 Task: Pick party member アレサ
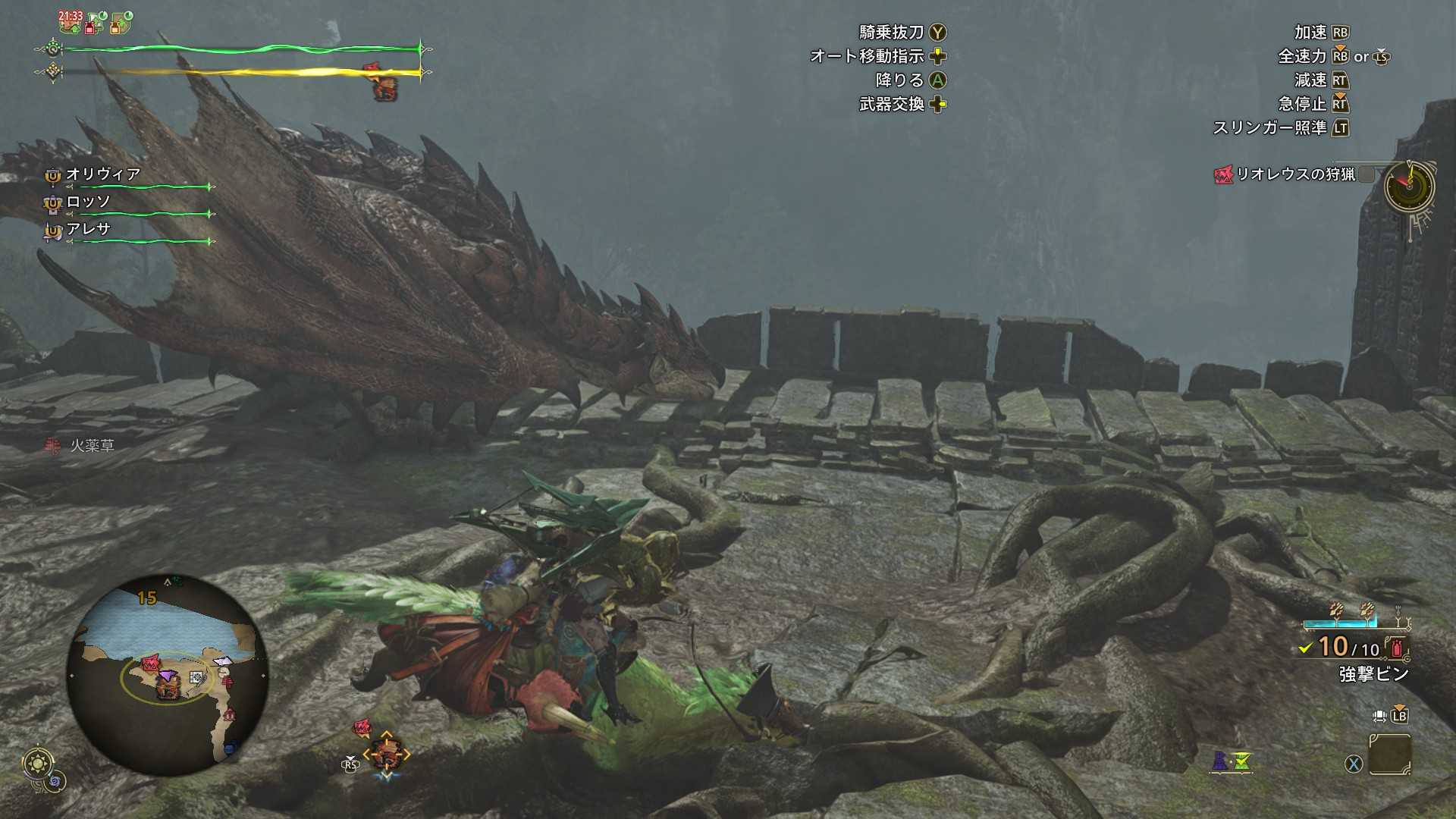coord(88,229)
